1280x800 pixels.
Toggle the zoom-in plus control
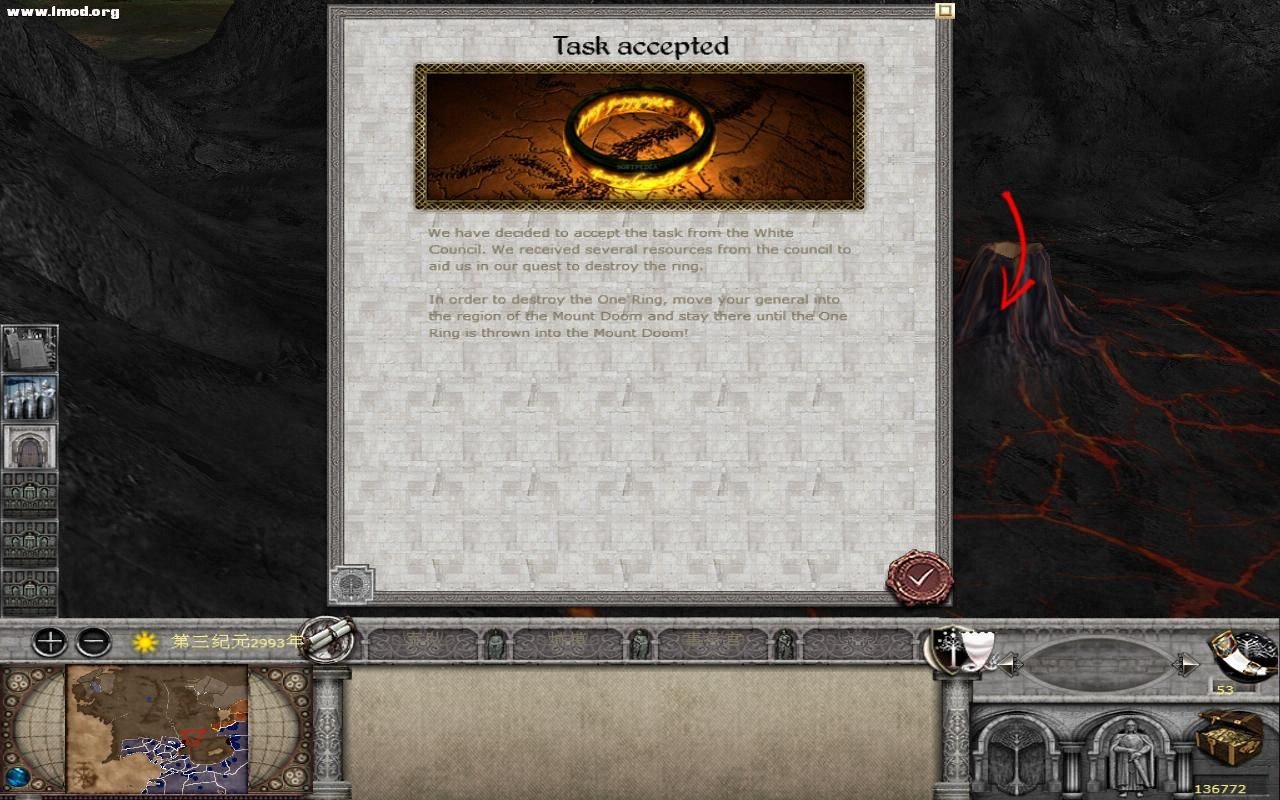click(47, 643)
